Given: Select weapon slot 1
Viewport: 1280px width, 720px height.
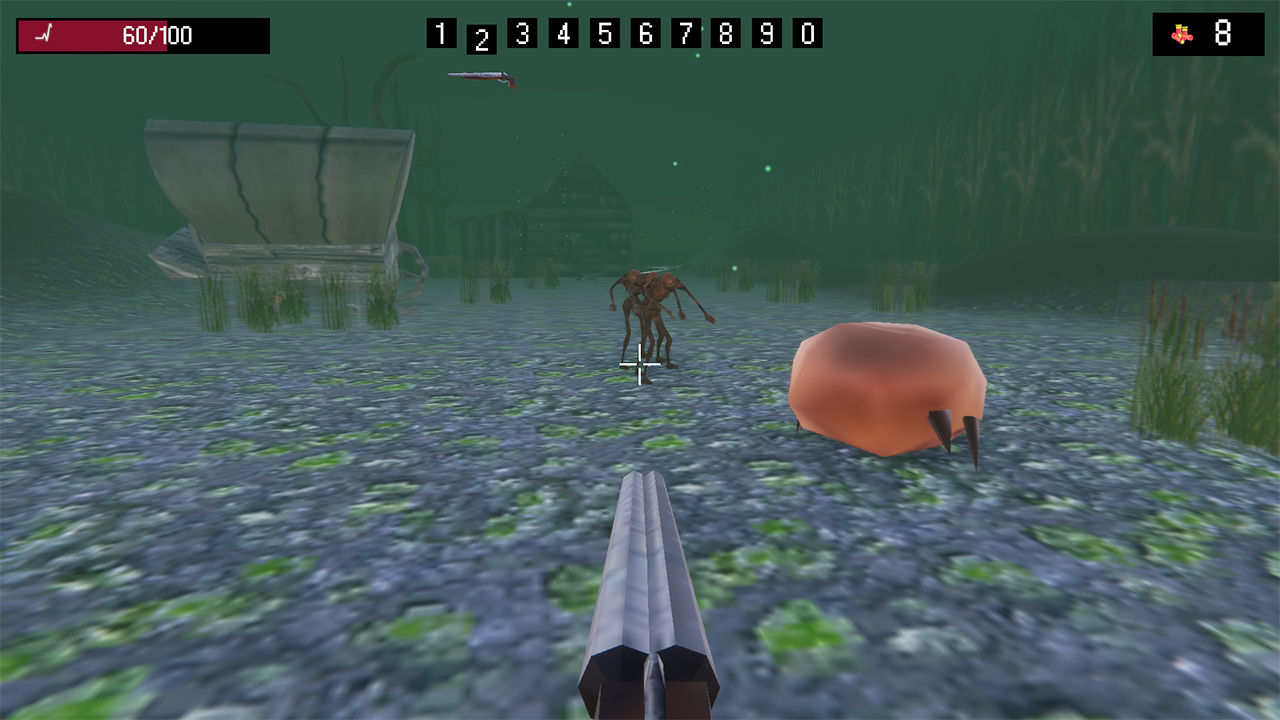Looking at the screenshot, I should coord(441,33).
